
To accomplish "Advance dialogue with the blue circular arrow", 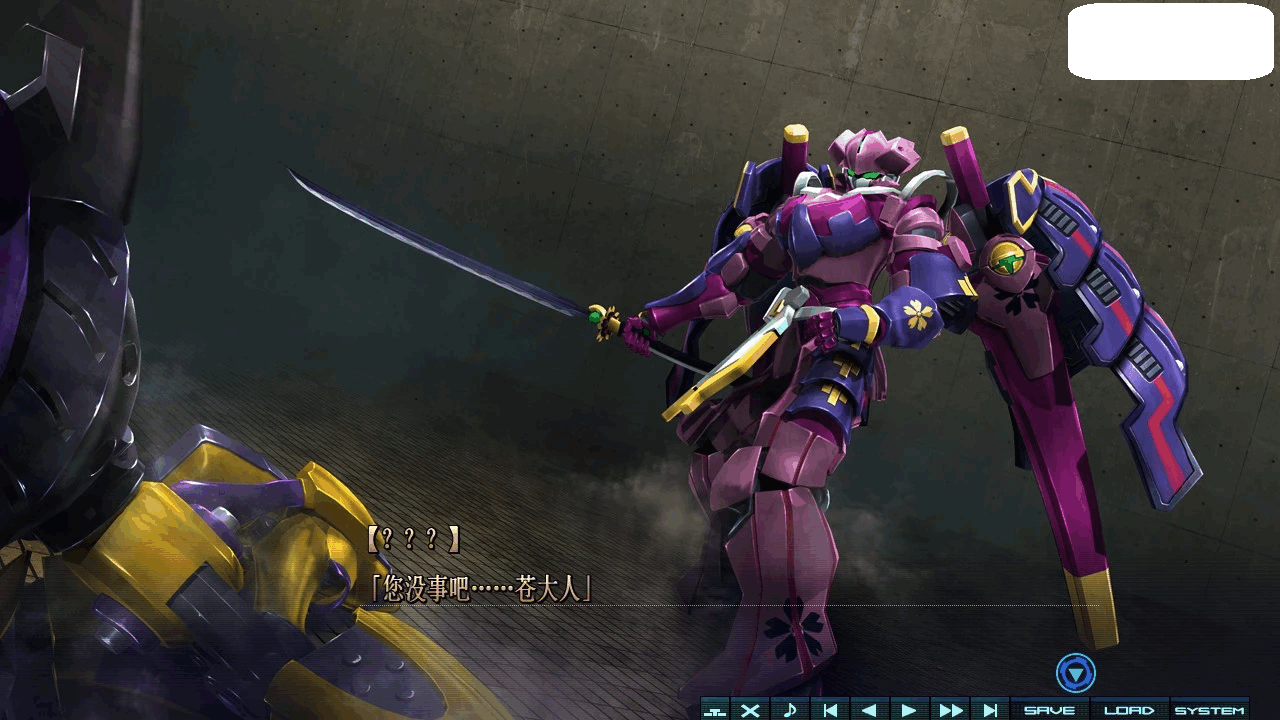I will click(1076, 673).
